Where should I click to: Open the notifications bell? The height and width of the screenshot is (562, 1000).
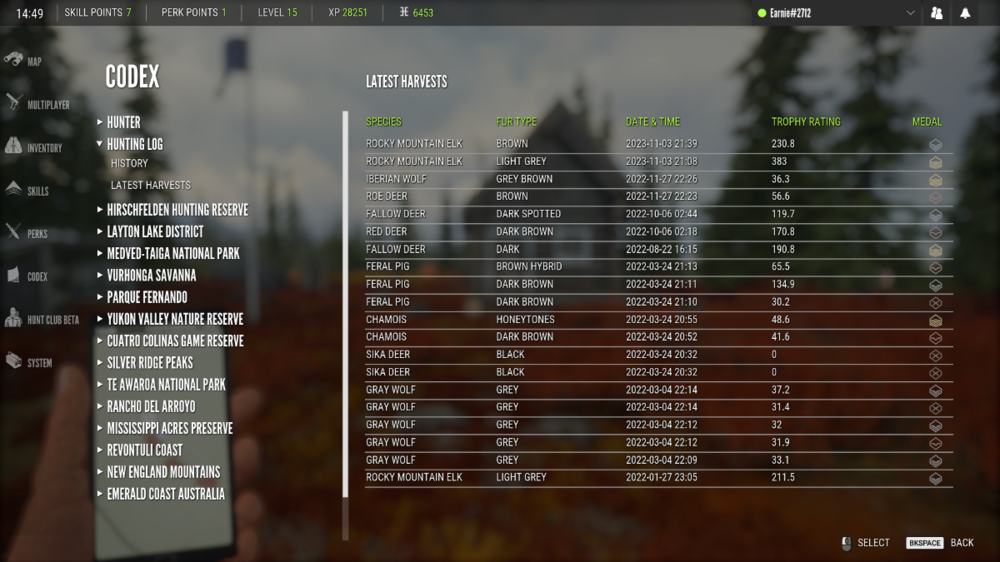pyautogui.click(x=965, y=13)
